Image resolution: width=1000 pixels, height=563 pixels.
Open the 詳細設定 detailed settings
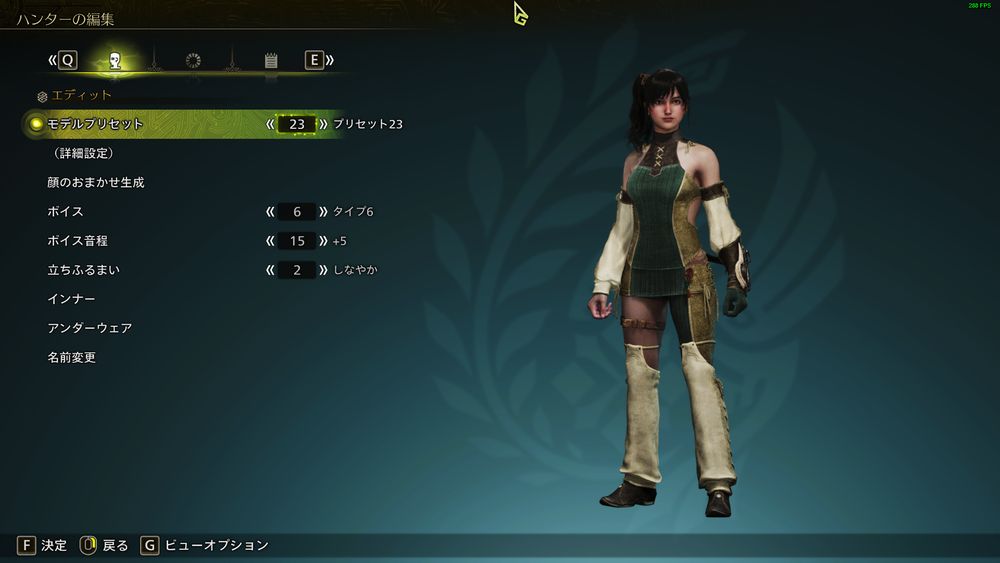click(83, 153)
